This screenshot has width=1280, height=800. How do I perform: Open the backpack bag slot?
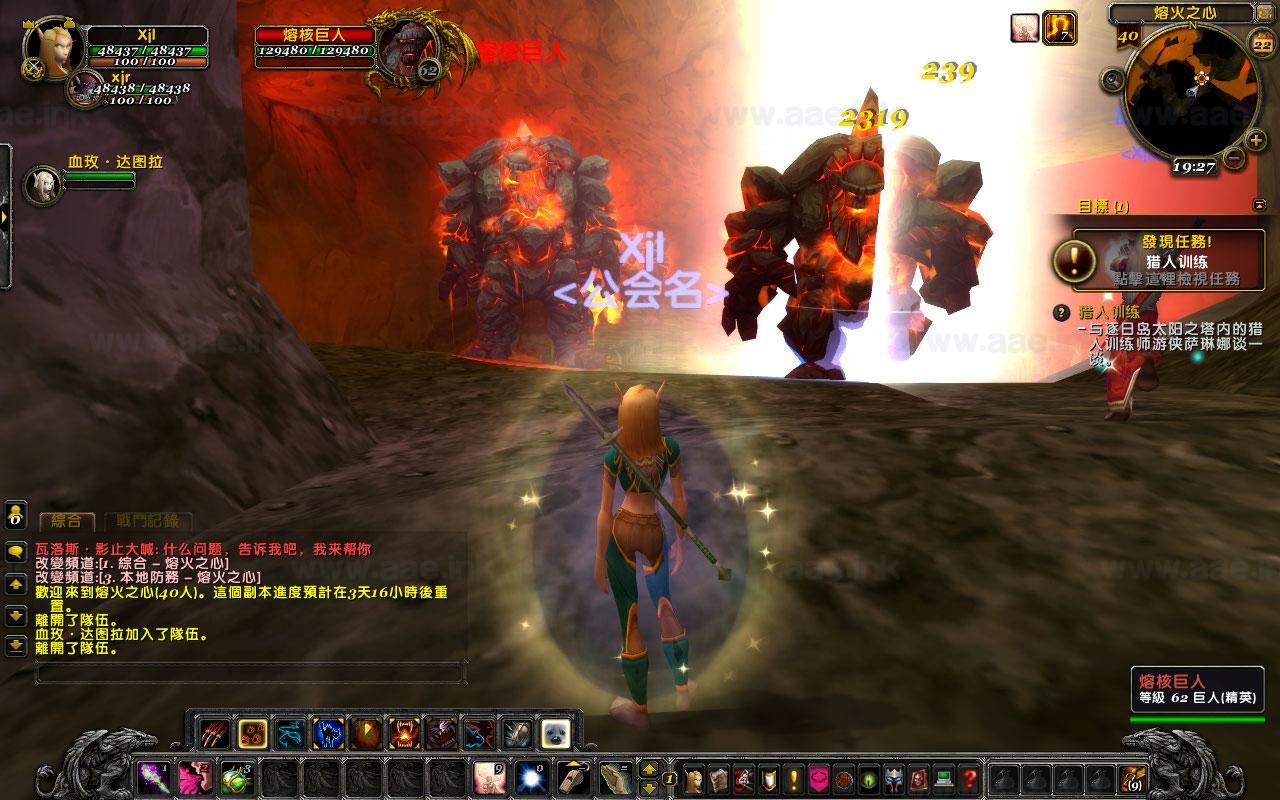tap(1133, 777)
